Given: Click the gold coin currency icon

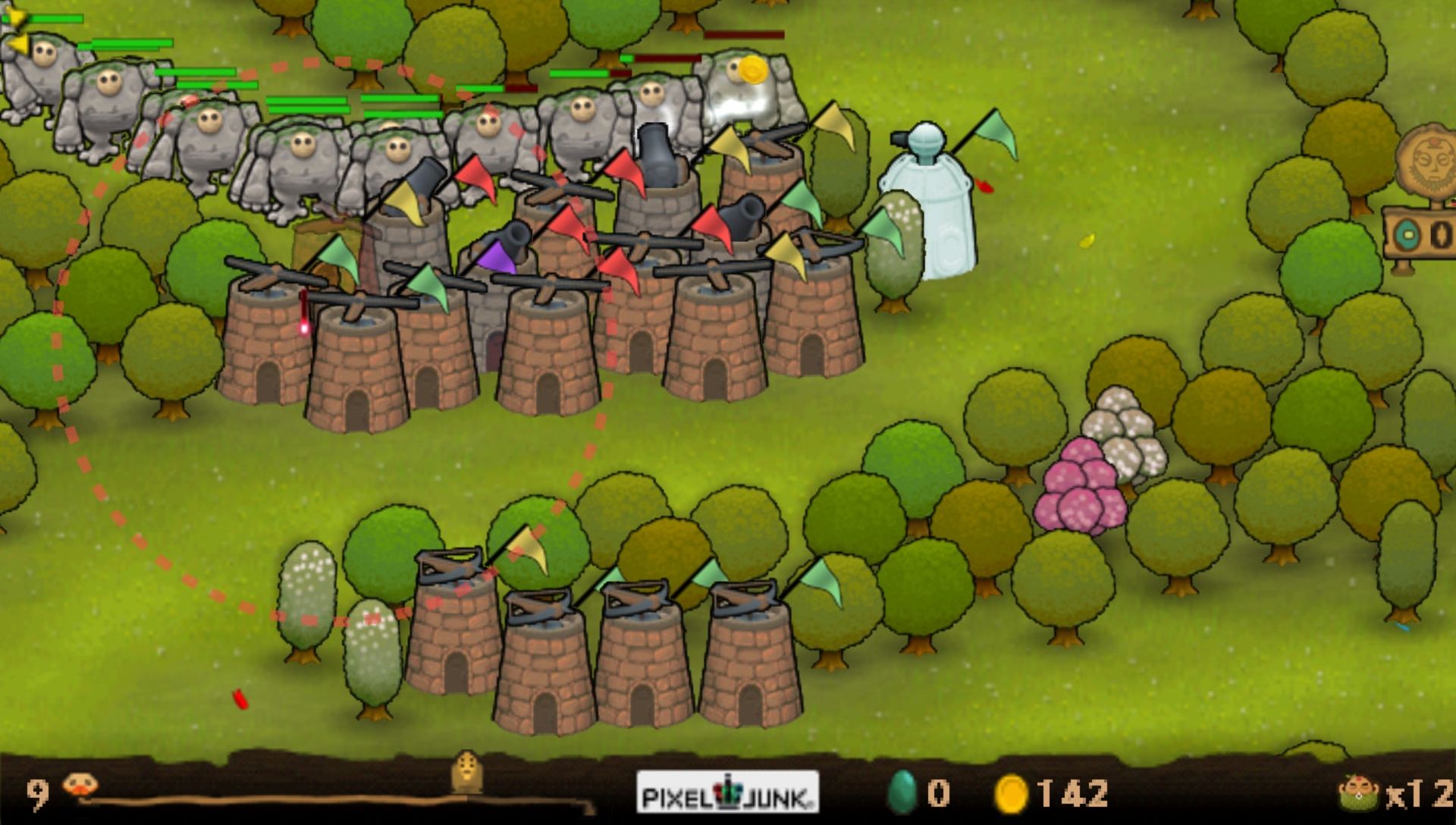Looking at the screenshot, I should 1010,794.
